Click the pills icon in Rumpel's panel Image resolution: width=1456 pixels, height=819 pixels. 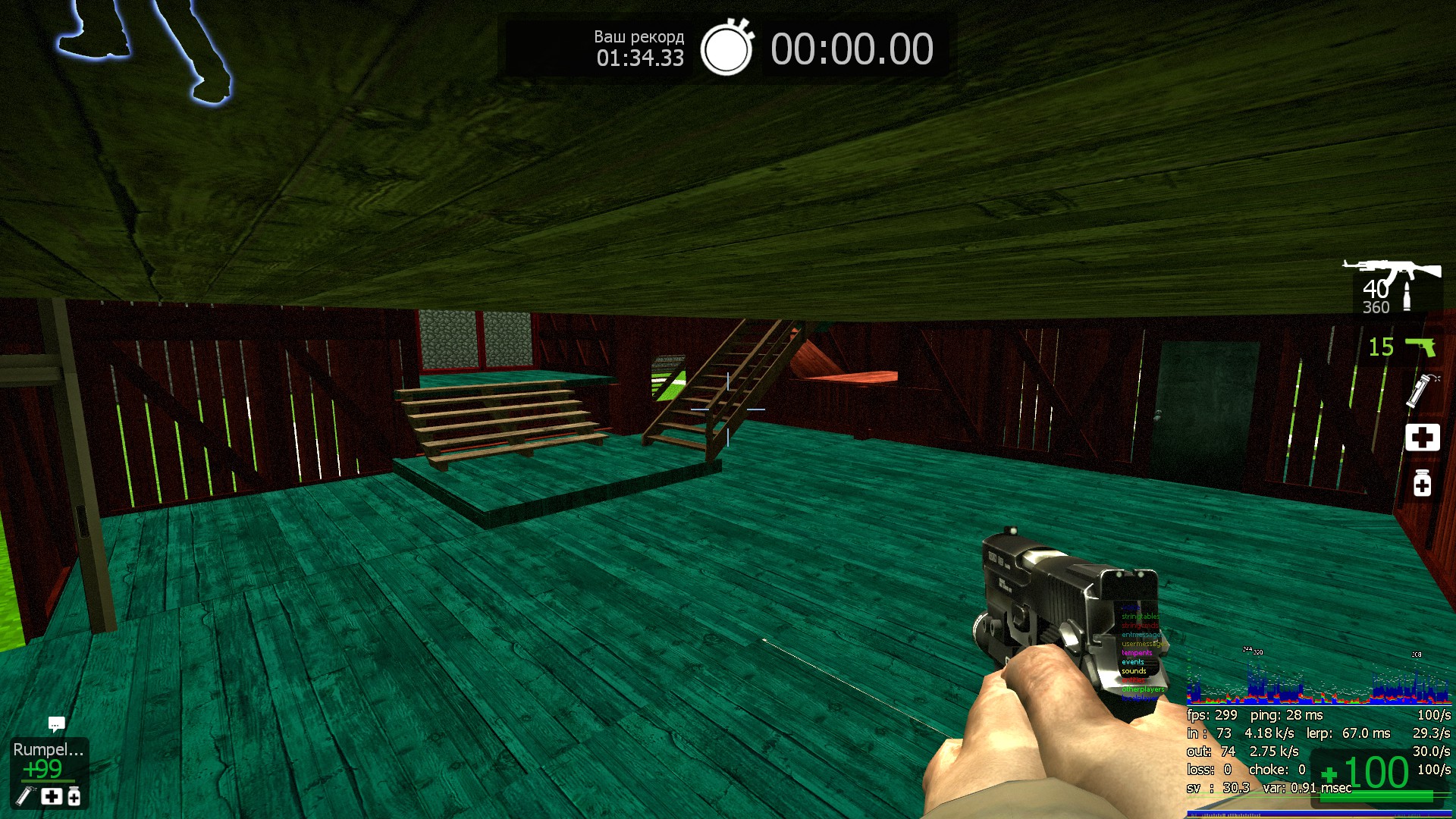coord(74,796)
